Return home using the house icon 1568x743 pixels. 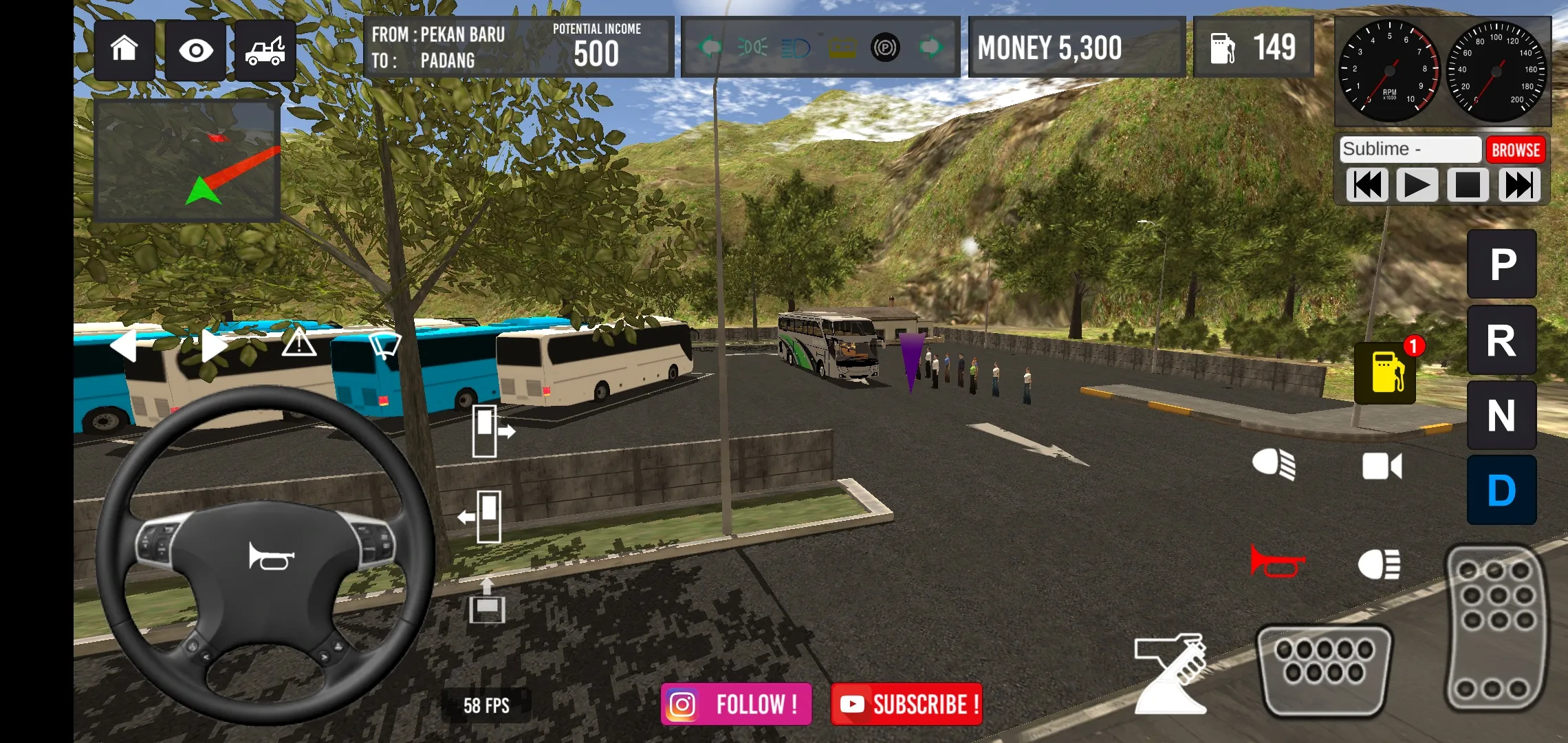click(124, 48)
